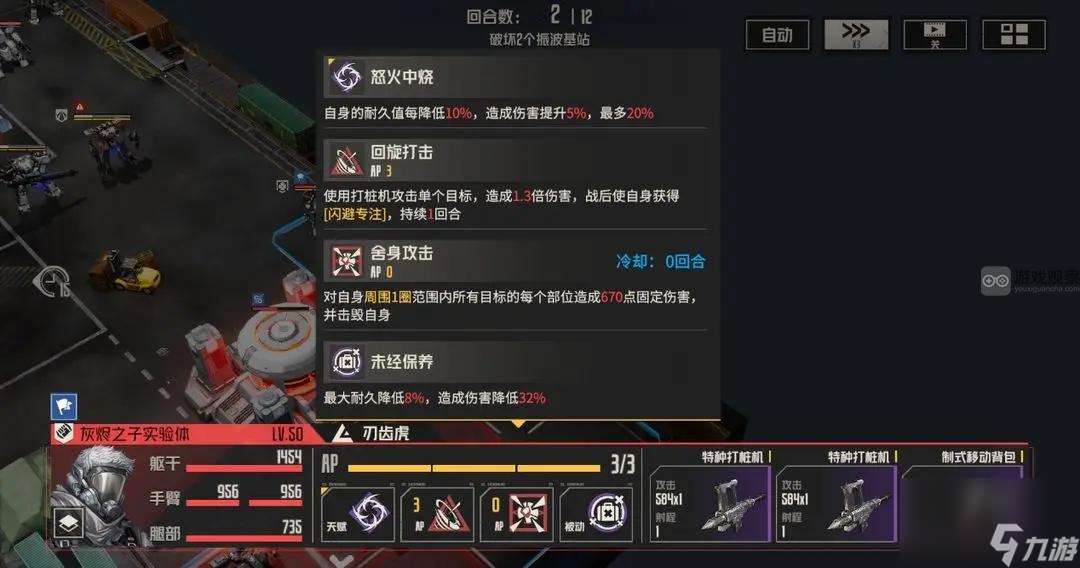
Task: Open the four-square grid menu
Action: tap(1013, 35)
